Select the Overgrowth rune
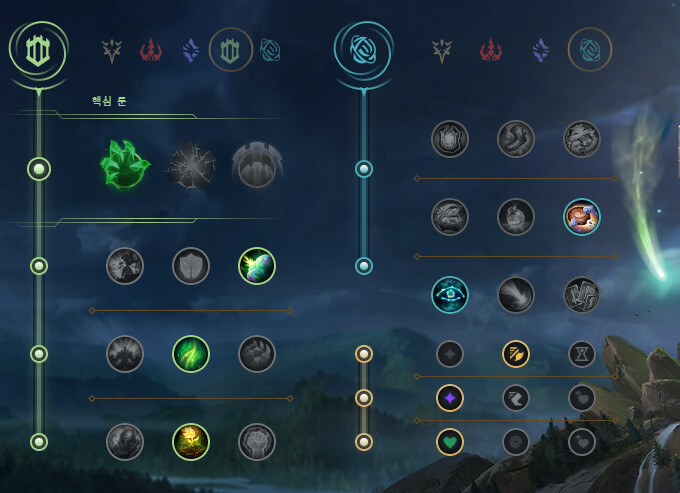This screenshot has width=680, height=493. coord(125,442)
